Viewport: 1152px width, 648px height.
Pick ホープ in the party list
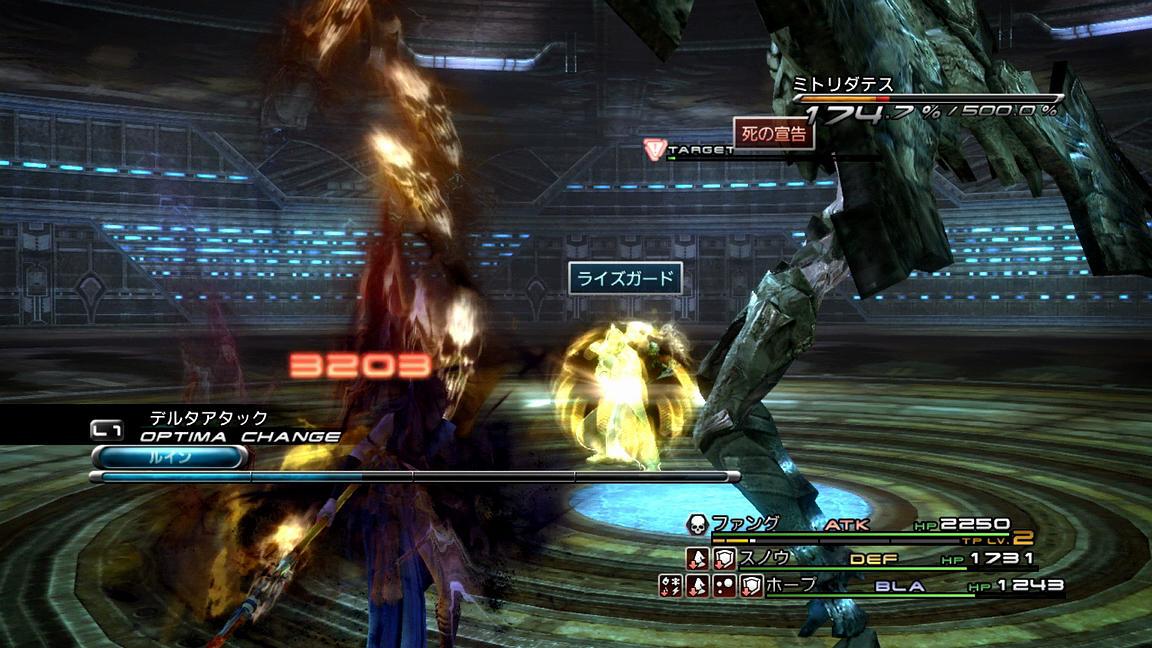793,585
